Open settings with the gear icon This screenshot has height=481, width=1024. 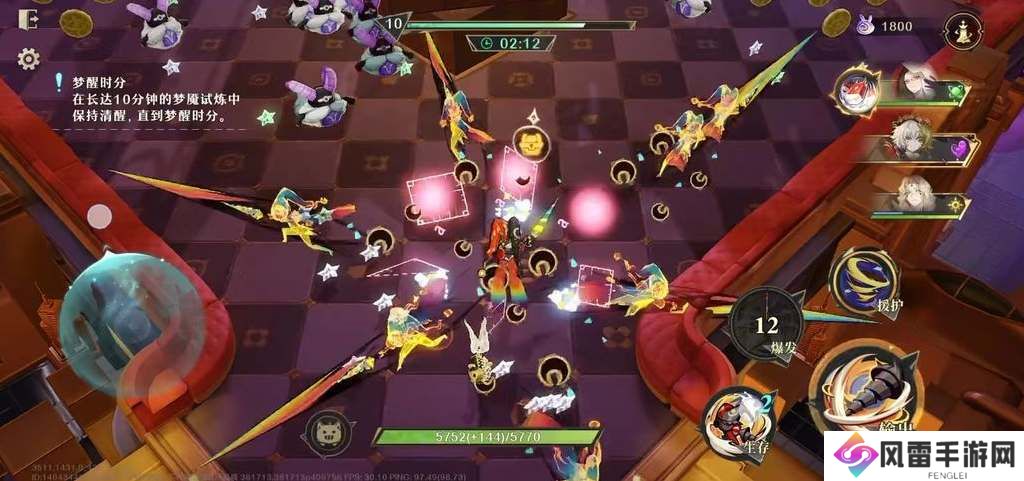click(x=28, y=59)
